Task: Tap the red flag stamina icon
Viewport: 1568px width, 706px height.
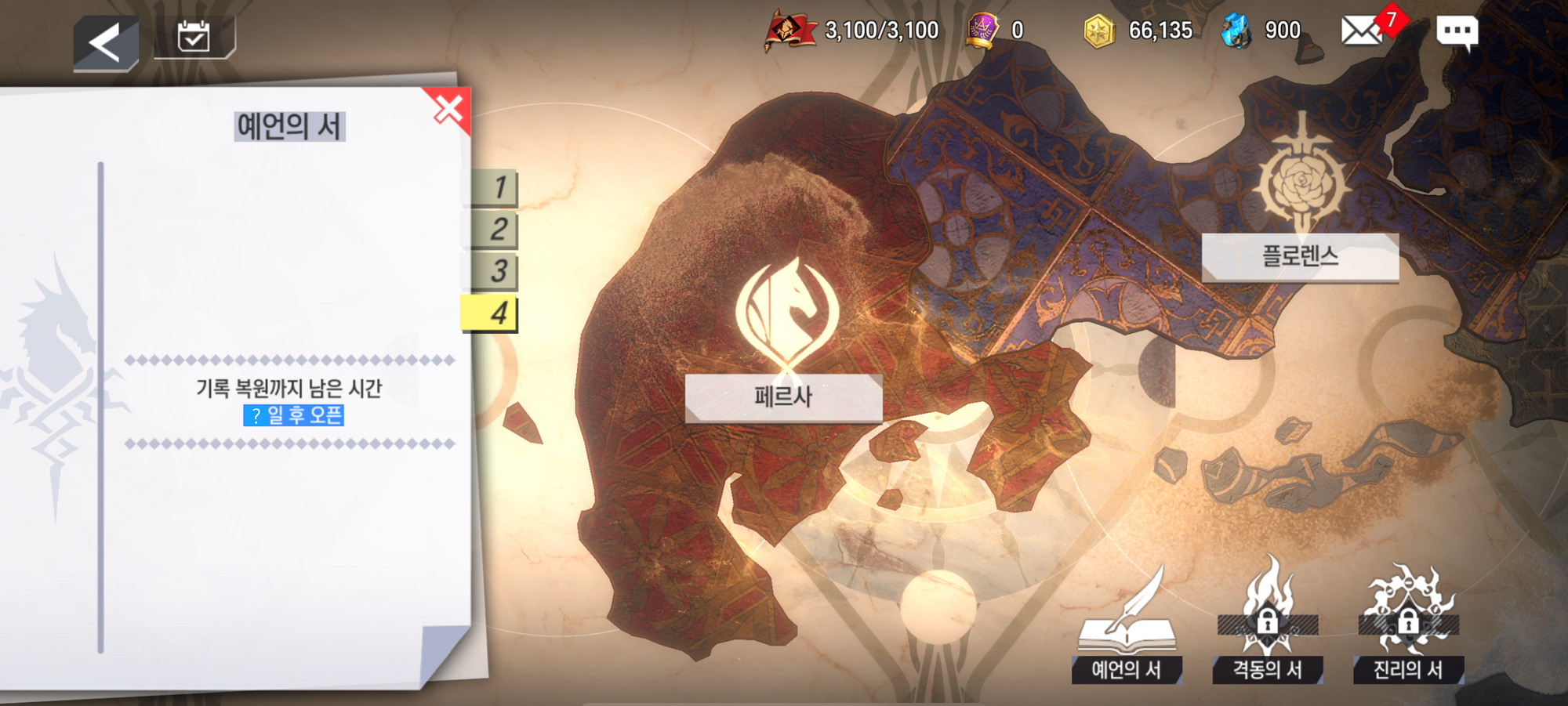Action: (x=789, y=31)
